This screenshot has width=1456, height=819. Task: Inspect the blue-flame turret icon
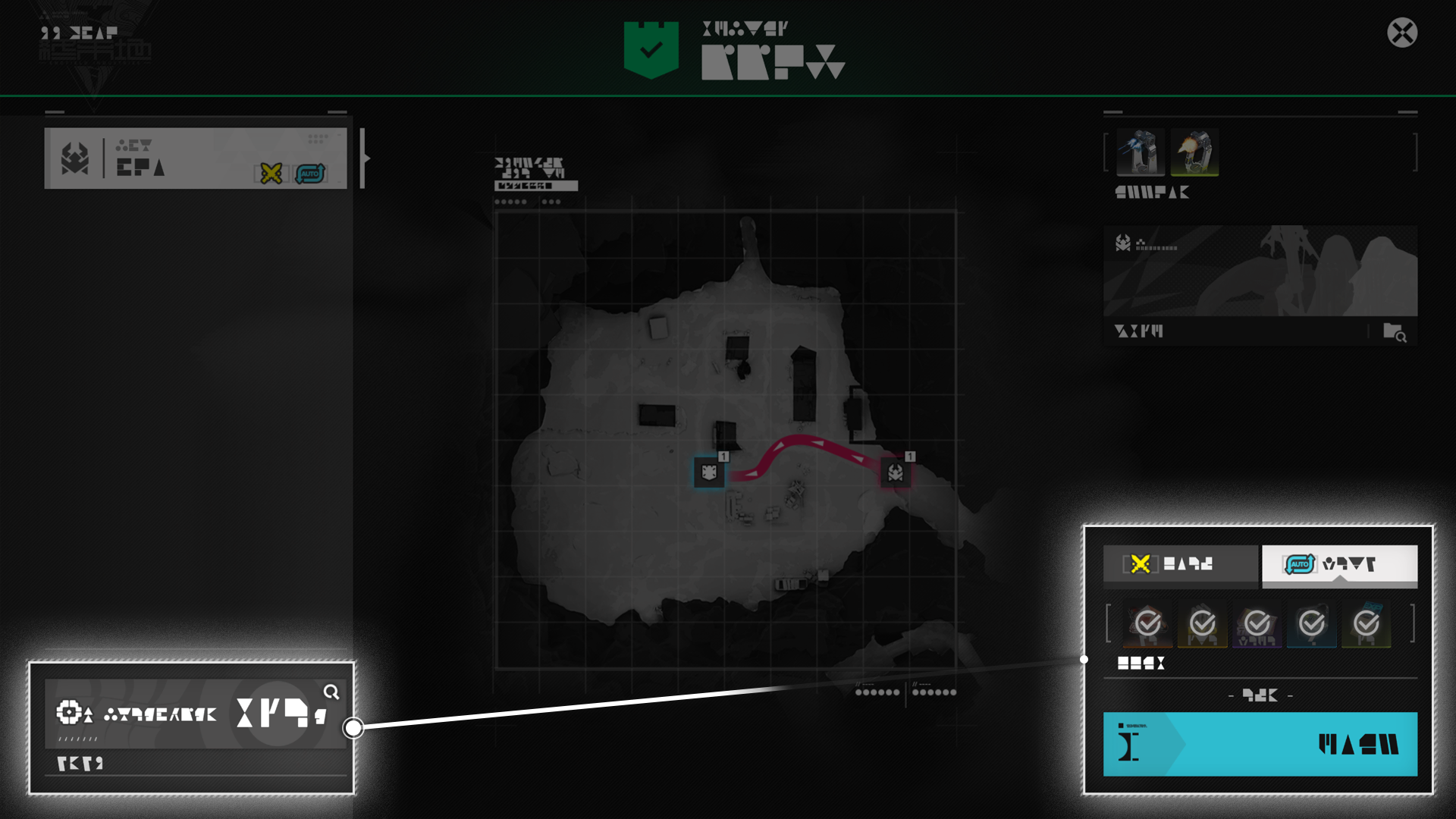point(1140,152)
